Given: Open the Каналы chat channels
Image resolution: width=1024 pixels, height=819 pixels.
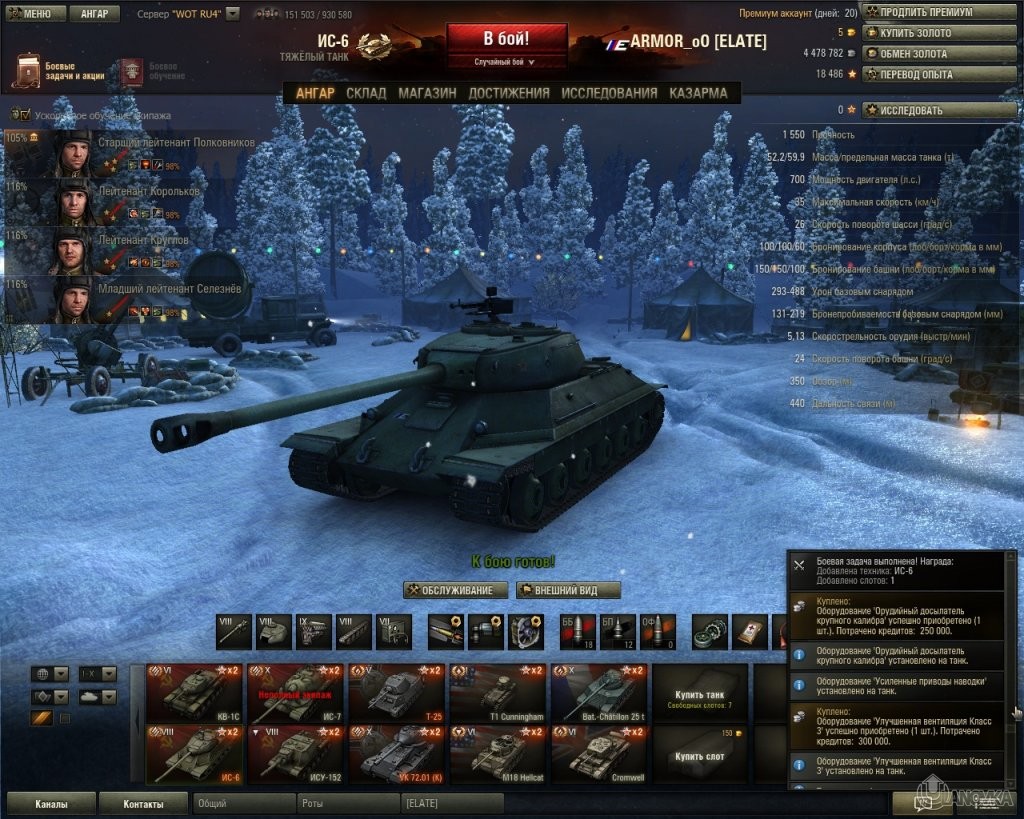Looking at the screenshot, I should 51,803.
